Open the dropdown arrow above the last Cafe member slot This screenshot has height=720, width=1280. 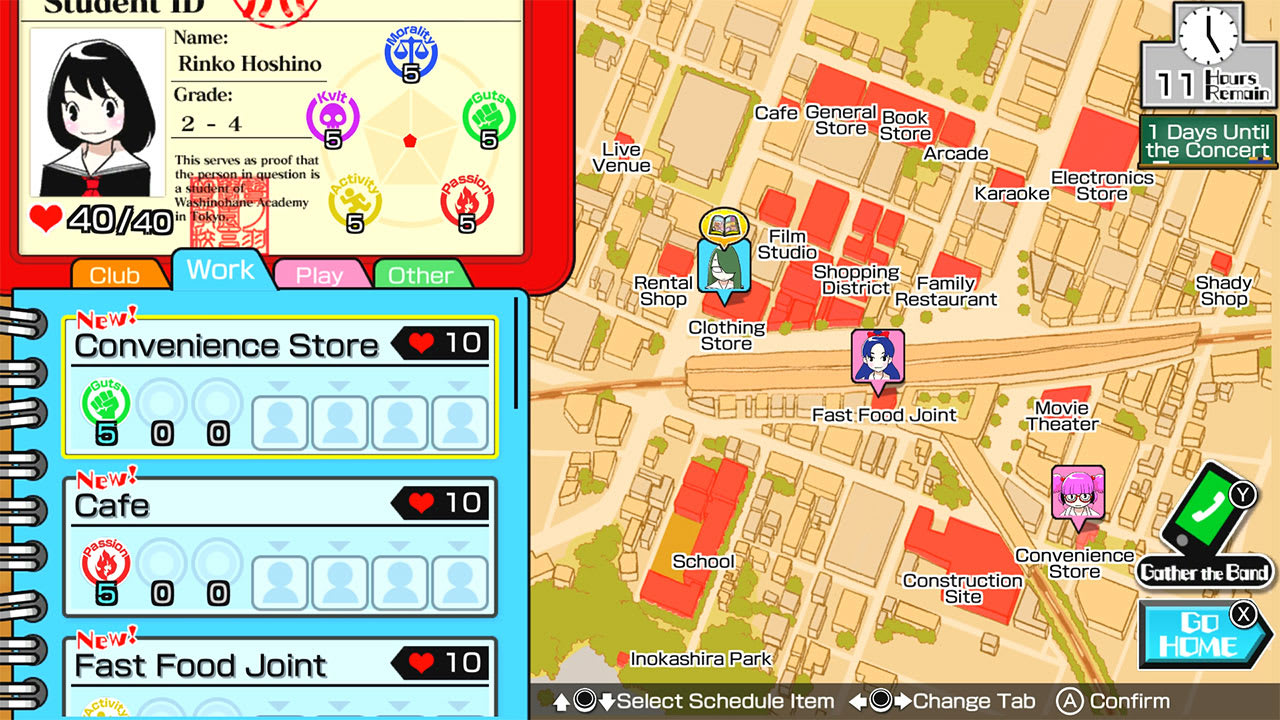(x=457, y=546)
